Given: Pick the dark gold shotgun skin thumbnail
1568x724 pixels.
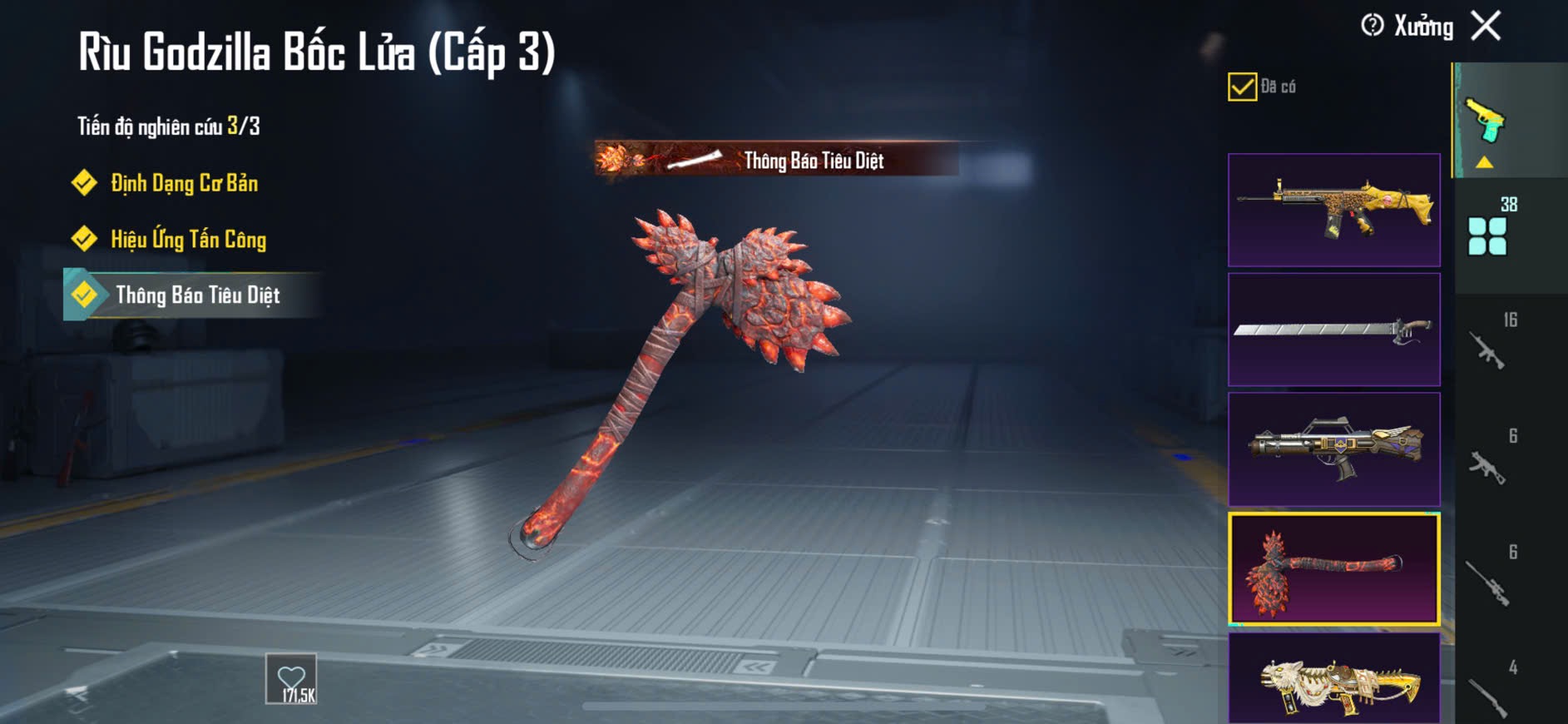Looking at the screenshot, I should [x=1333, y=449].
